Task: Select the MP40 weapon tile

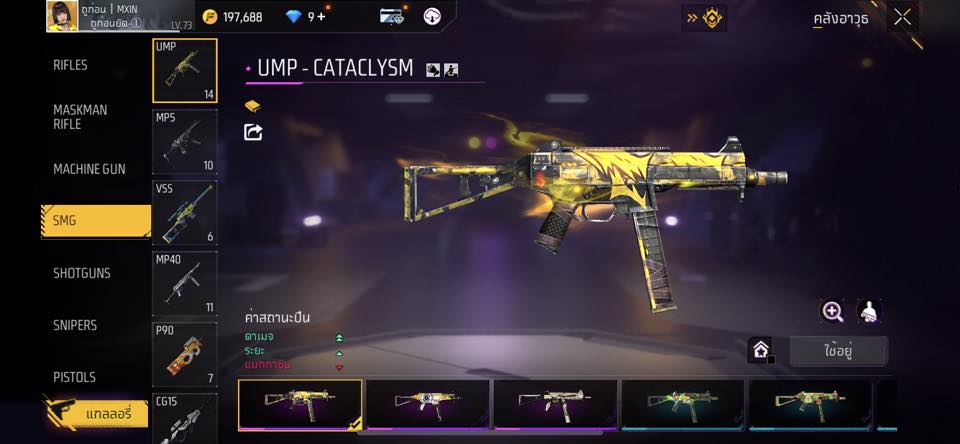Action: point(184,283)
